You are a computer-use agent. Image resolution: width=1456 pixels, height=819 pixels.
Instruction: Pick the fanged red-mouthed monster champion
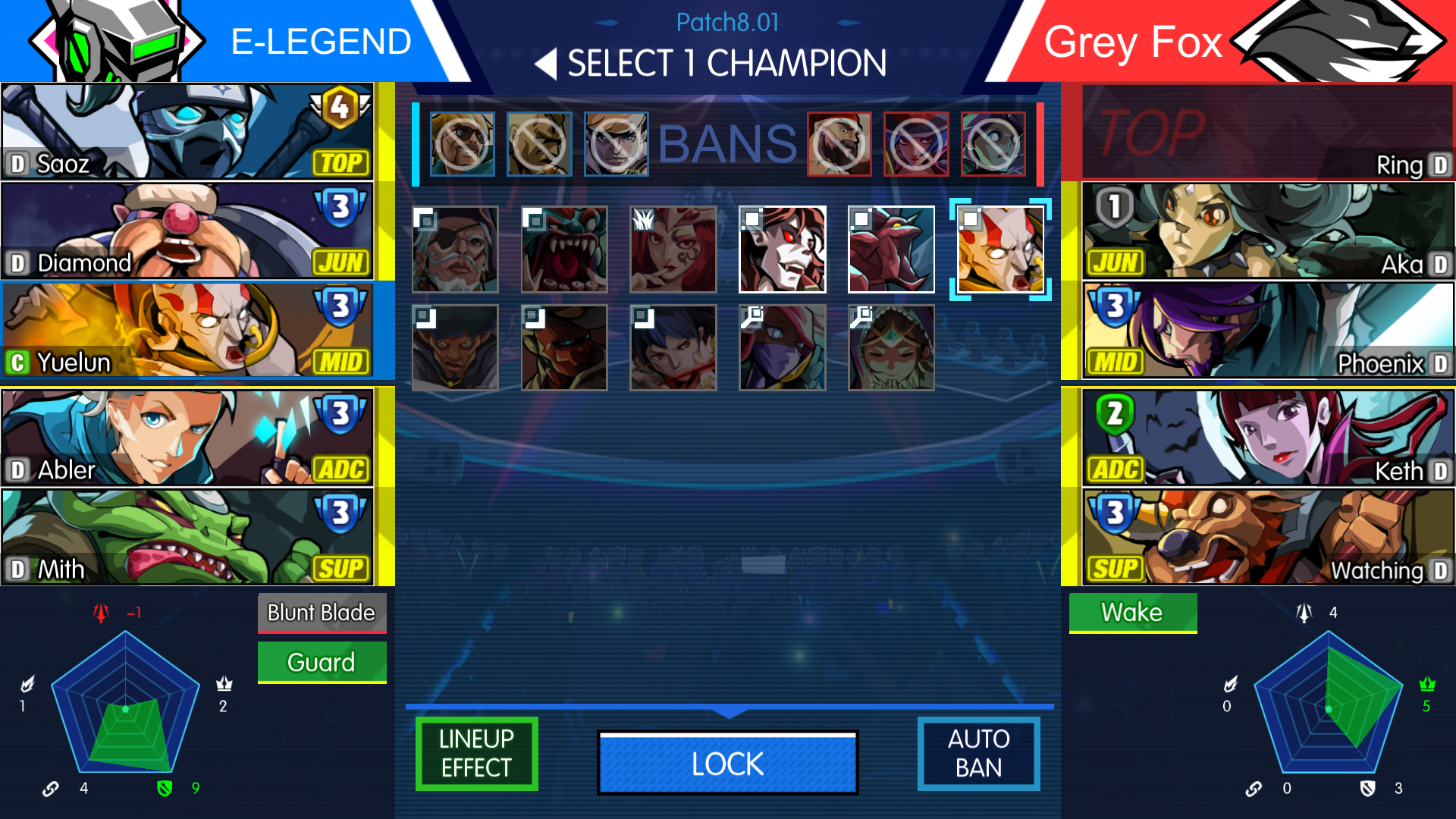tap(564, 249)
